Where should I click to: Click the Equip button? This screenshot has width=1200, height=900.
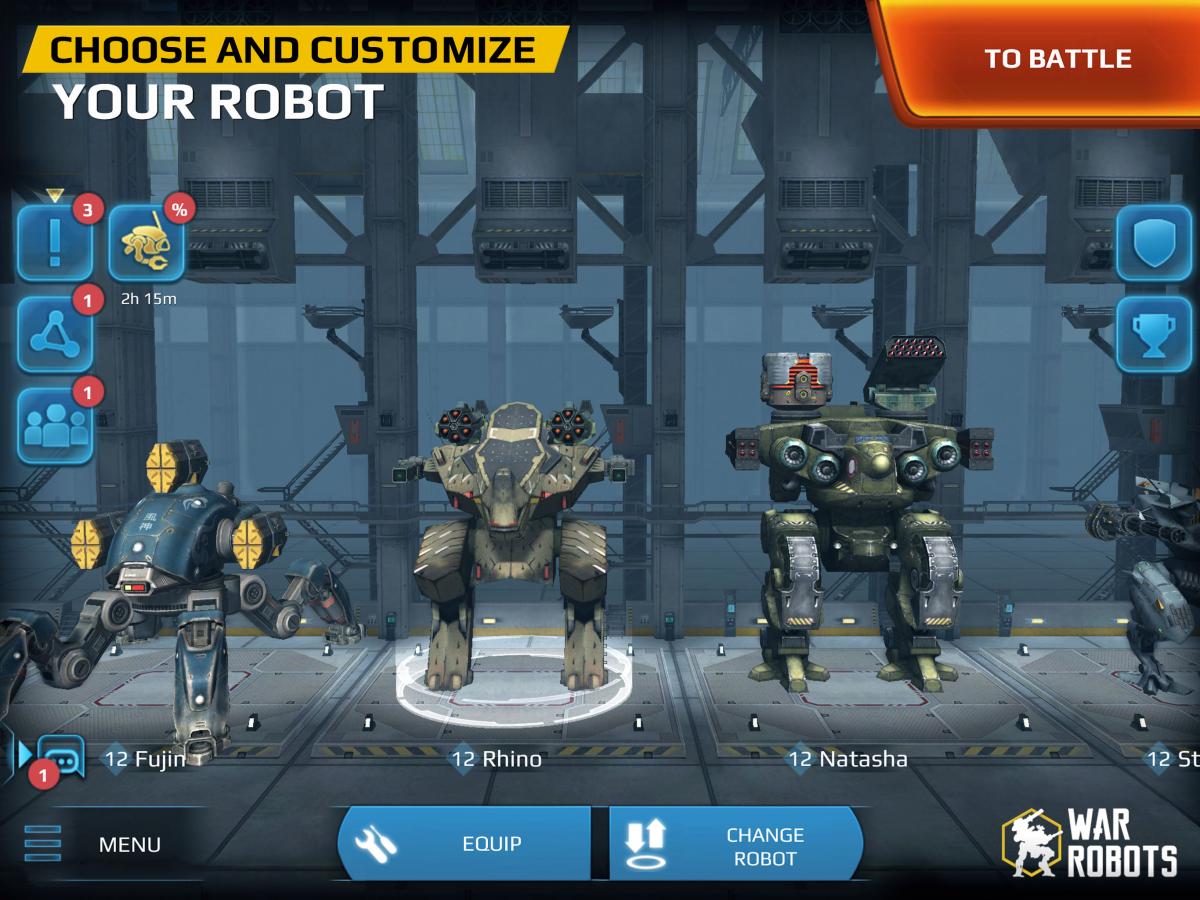click(465, 843)
